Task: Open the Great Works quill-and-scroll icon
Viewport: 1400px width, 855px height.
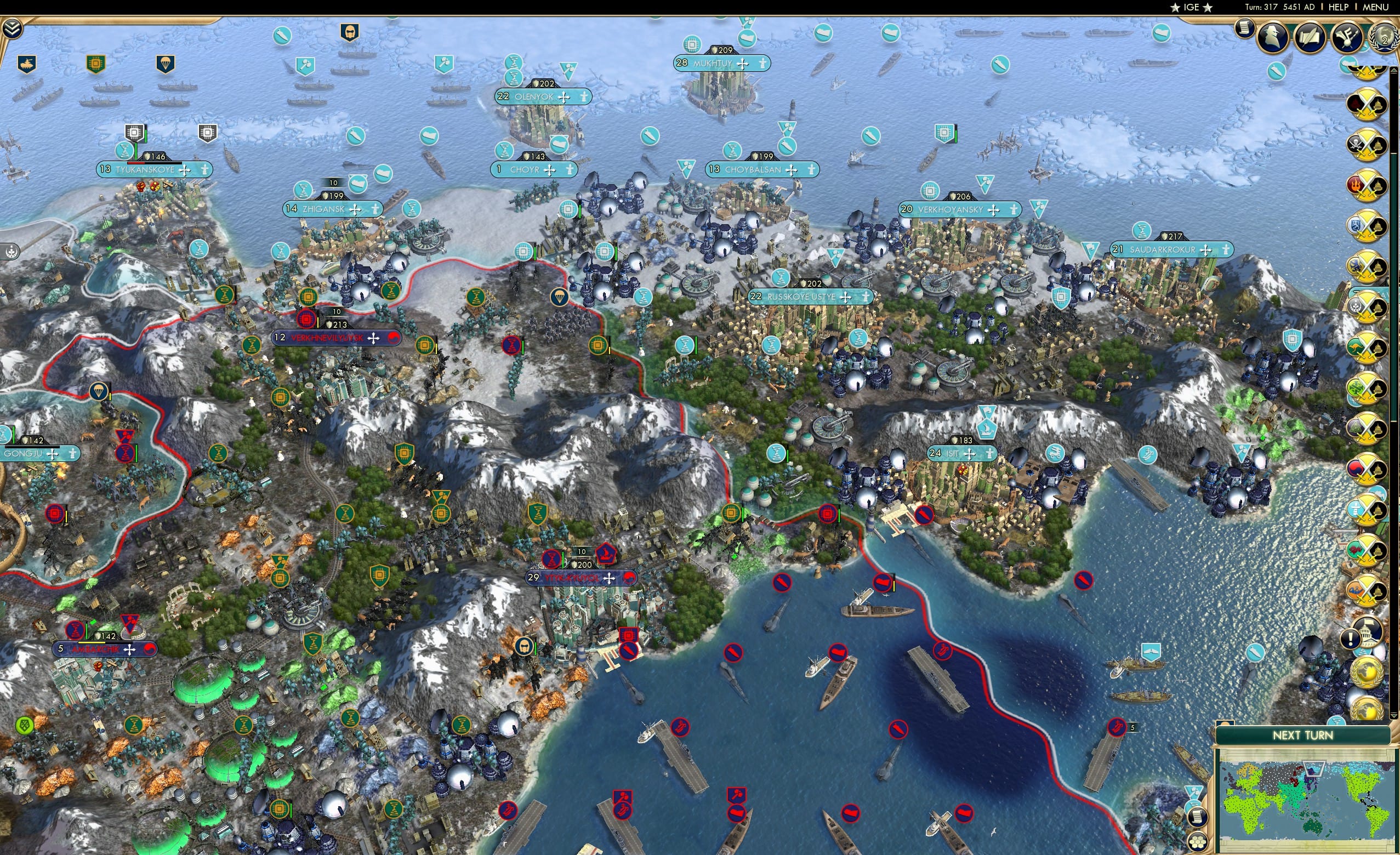Action: click(1311, 37)
